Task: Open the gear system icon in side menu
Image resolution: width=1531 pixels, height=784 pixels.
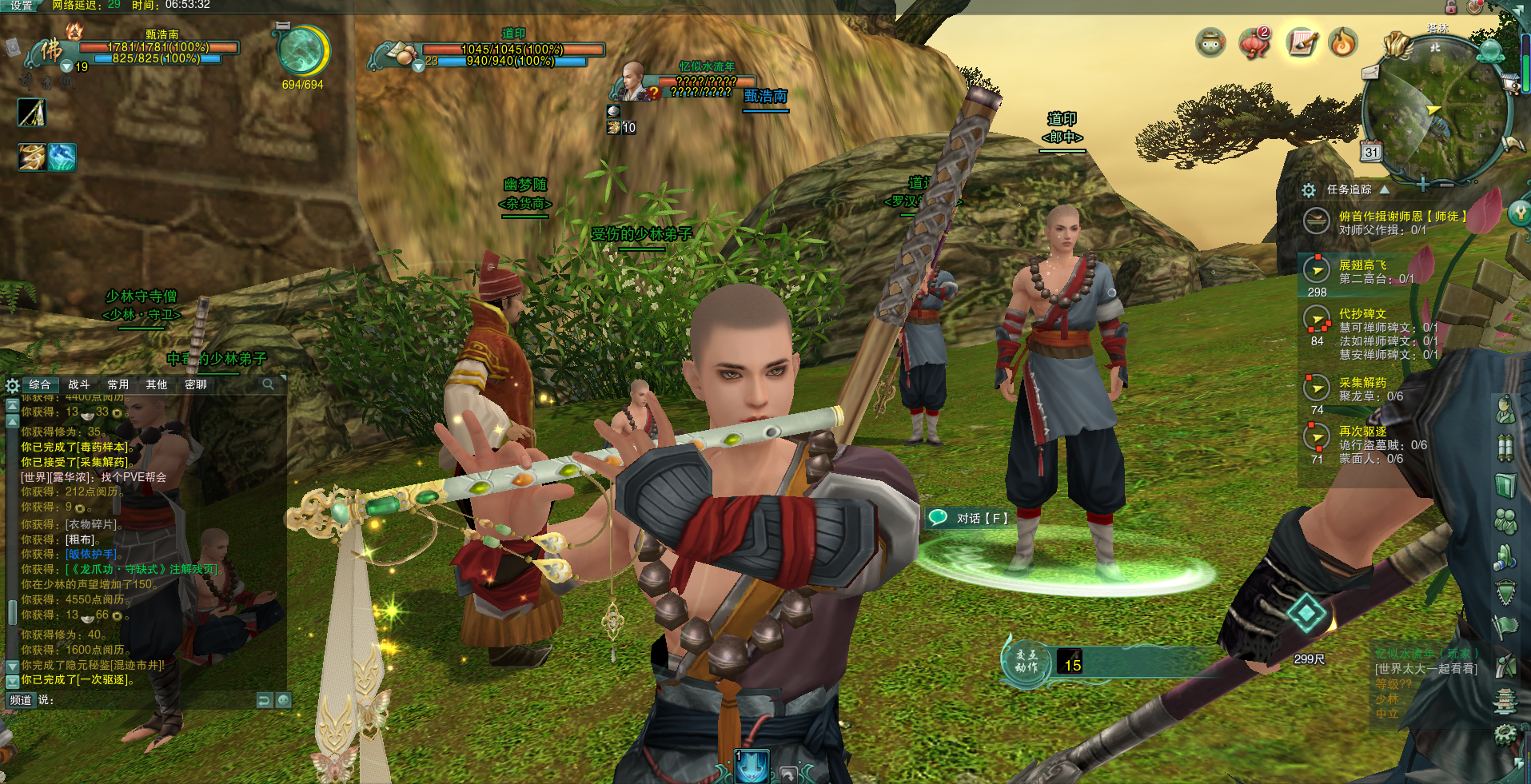Action: 1505,733
